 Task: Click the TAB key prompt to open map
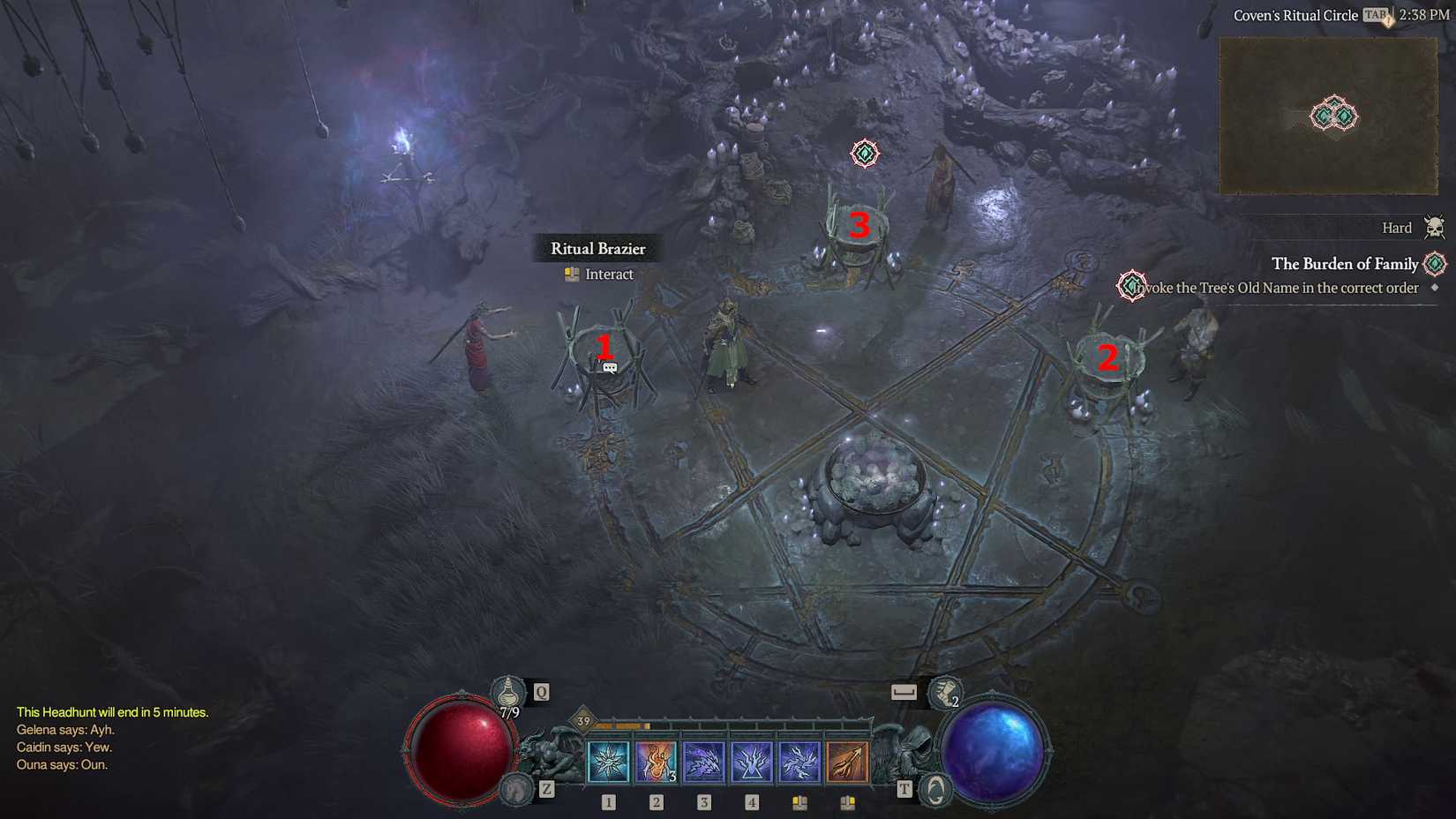coord(1374,15)
